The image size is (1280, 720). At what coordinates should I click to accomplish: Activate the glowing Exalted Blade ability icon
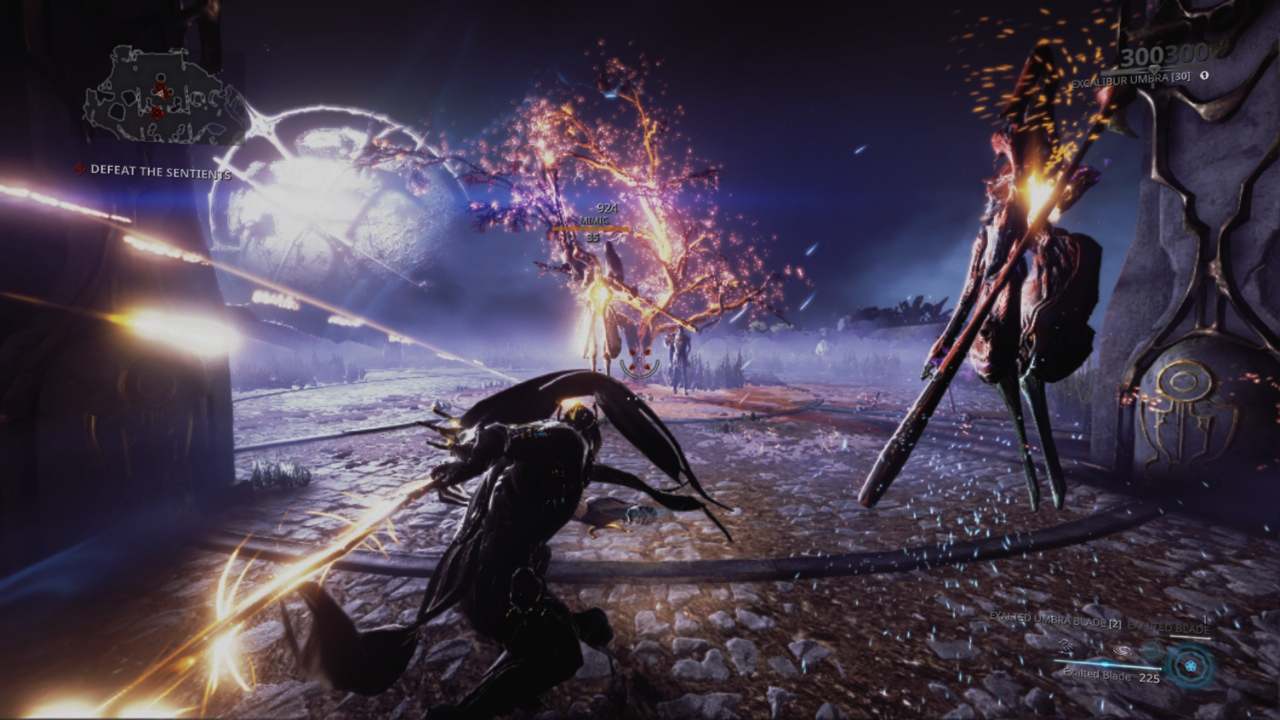1190,666
